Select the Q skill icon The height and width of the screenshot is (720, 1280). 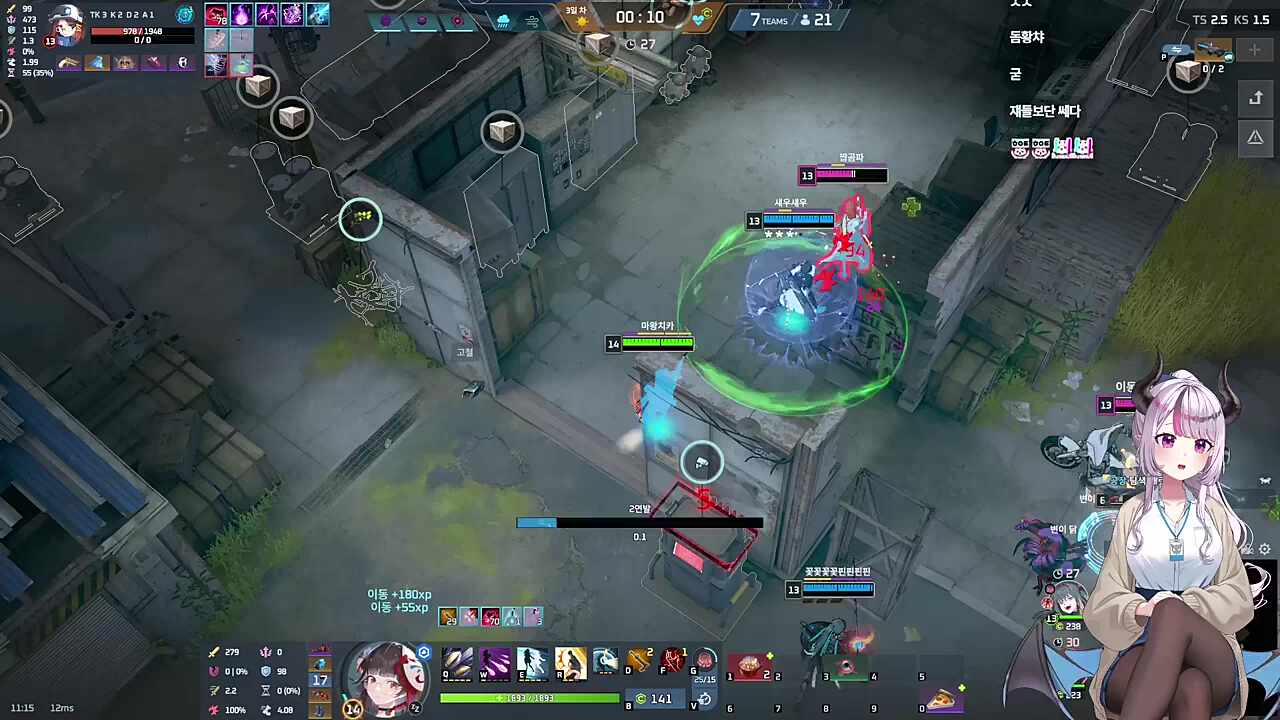point(456,662)
